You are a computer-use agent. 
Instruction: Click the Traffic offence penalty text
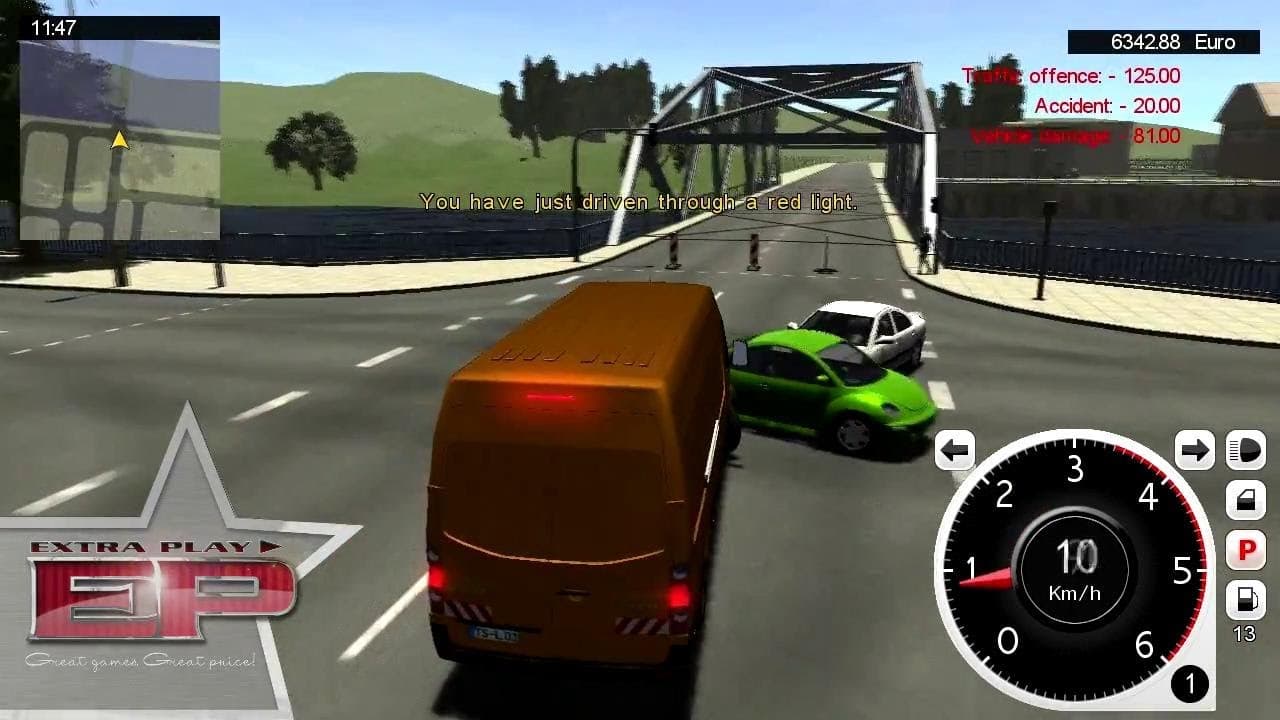(x=1070, y=75)
